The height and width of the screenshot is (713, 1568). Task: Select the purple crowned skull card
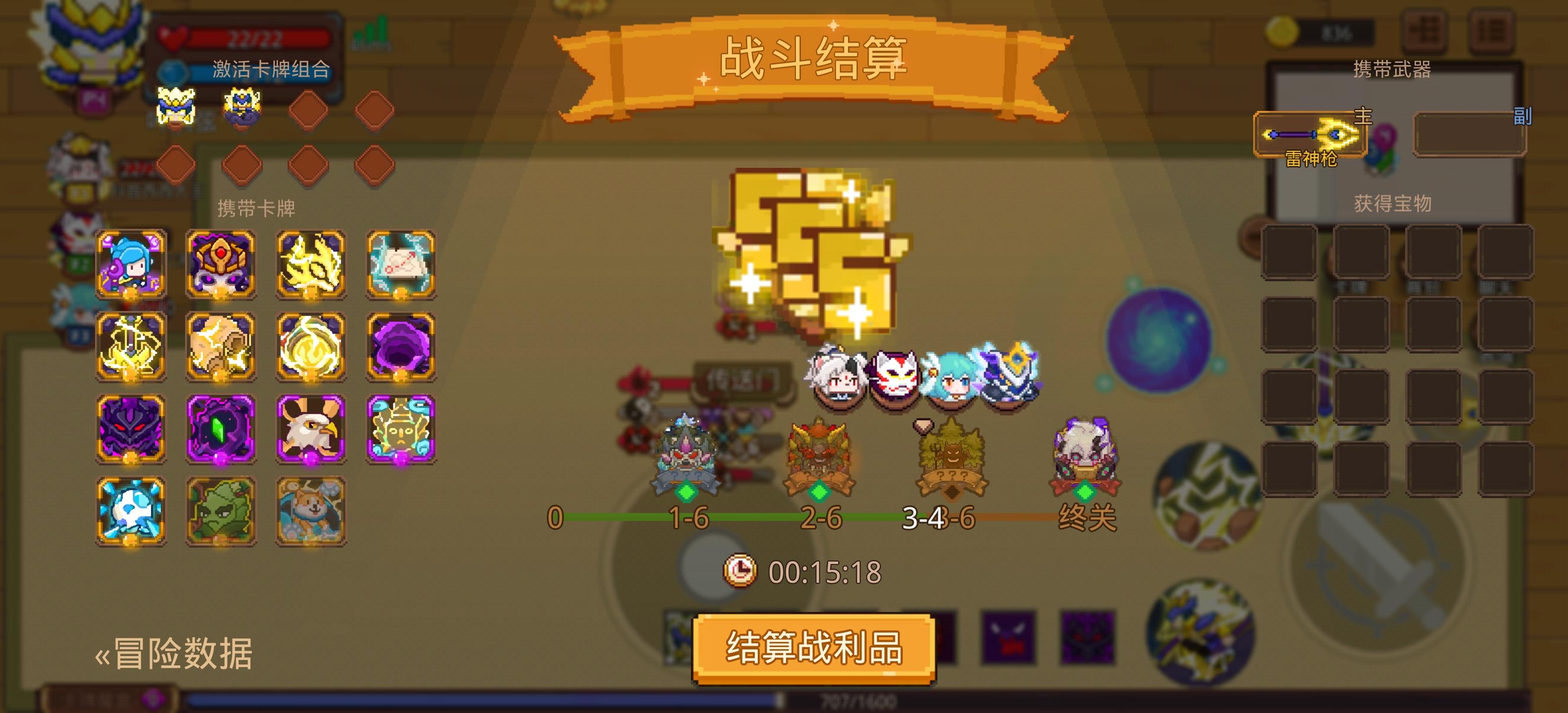tap(219, 263)
